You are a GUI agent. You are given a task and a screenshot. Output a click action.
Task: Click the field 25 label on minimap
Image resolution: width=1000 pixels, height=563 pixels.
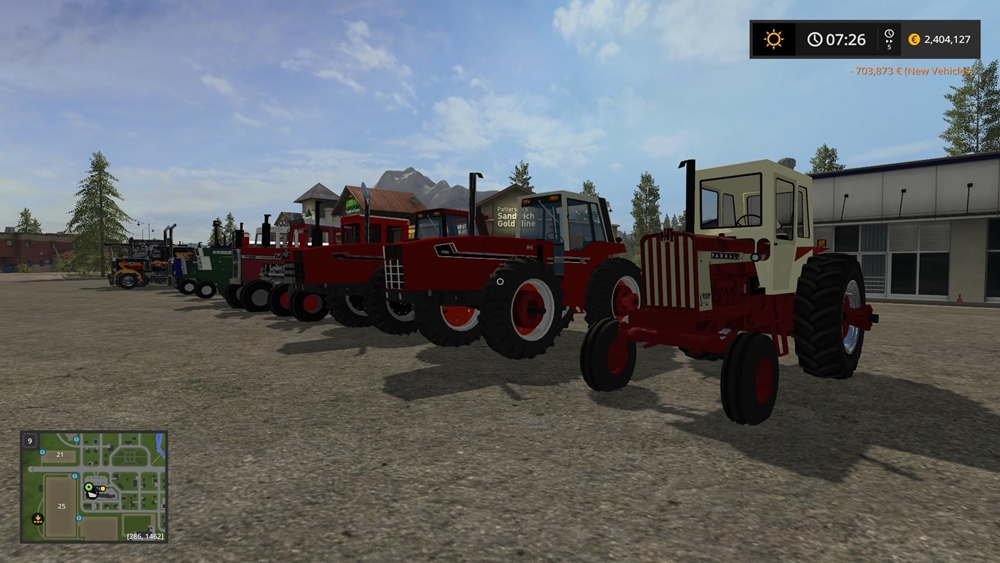pos(59,506)
